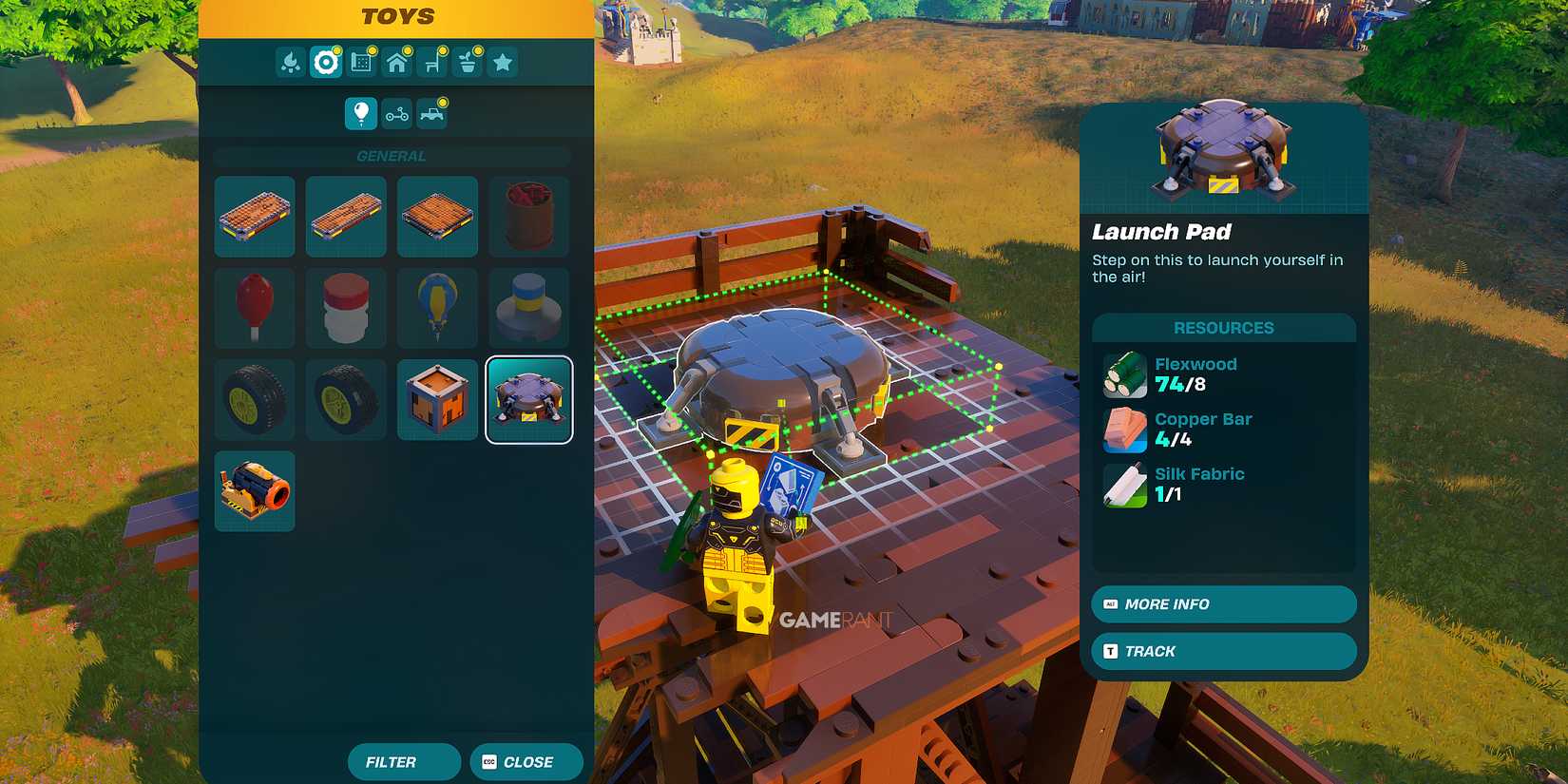This screenshot has width=1568, height=784.
Task: Open the chair furniture category
Action: [430, 62]
